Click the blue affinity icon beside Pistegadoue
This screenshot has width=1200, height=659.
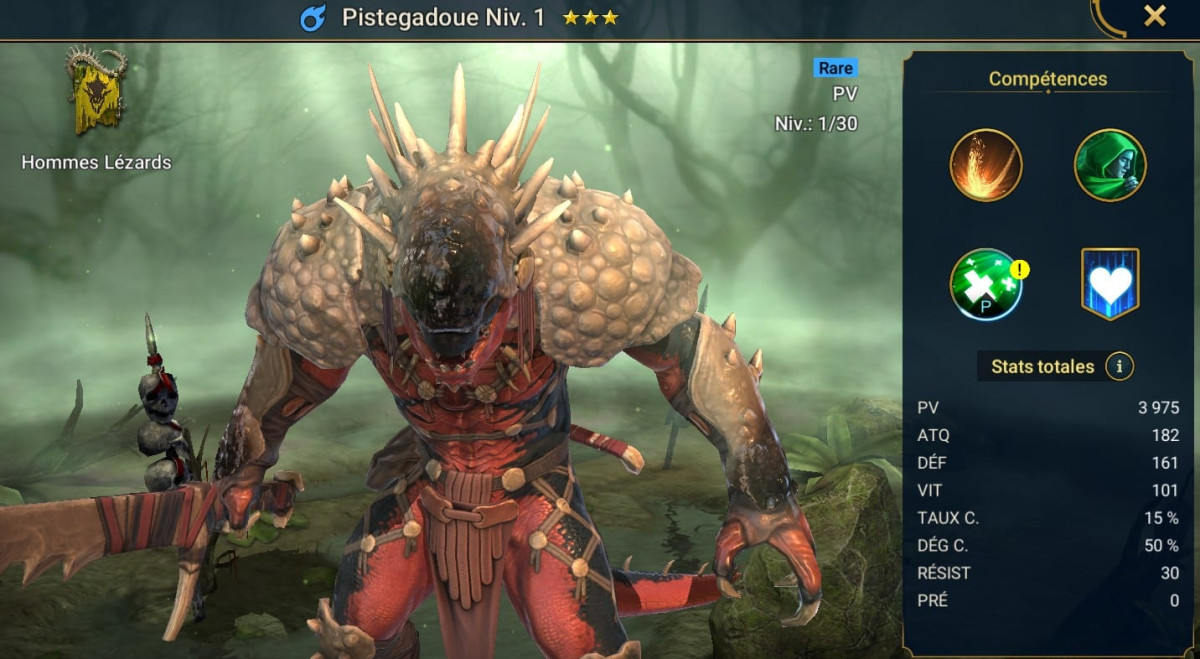[313, 18]
